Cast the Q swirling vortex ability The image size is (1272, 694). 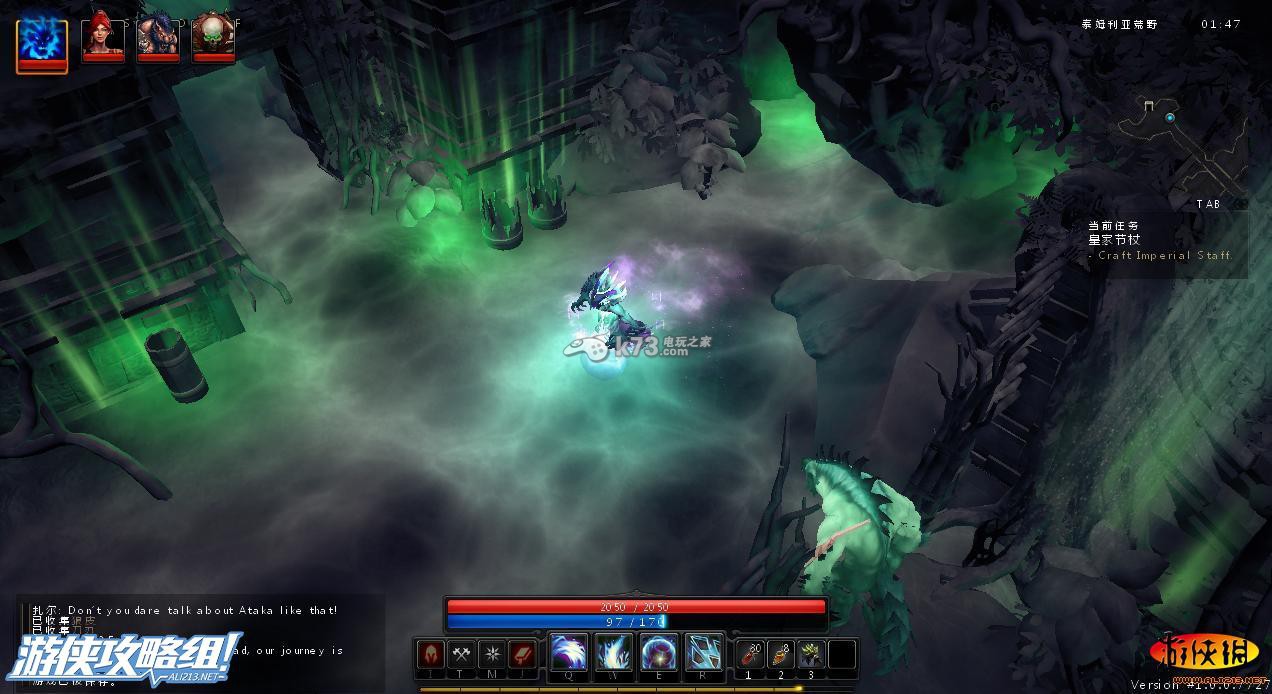point(568,653)
